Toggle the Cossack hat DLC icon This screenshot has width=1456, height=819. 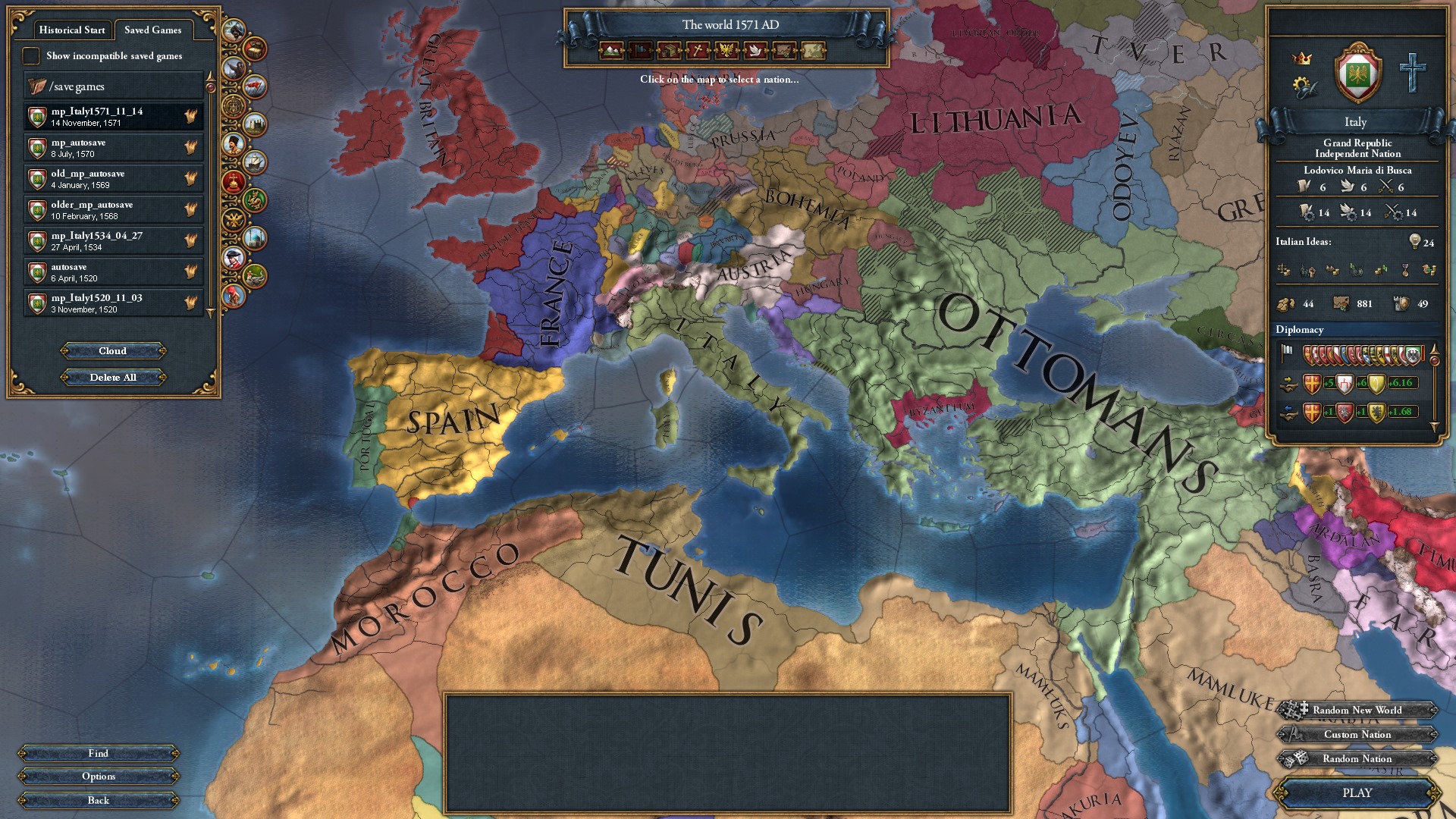tap(234, 143)
